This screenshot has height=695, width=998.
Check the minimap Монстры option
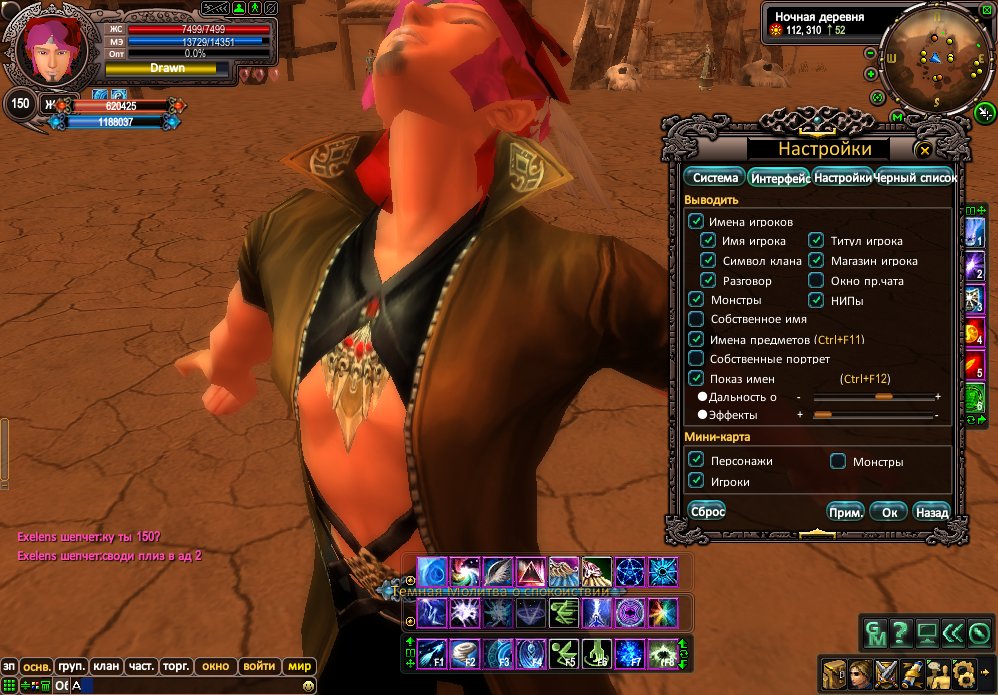[x=838, y=462]
